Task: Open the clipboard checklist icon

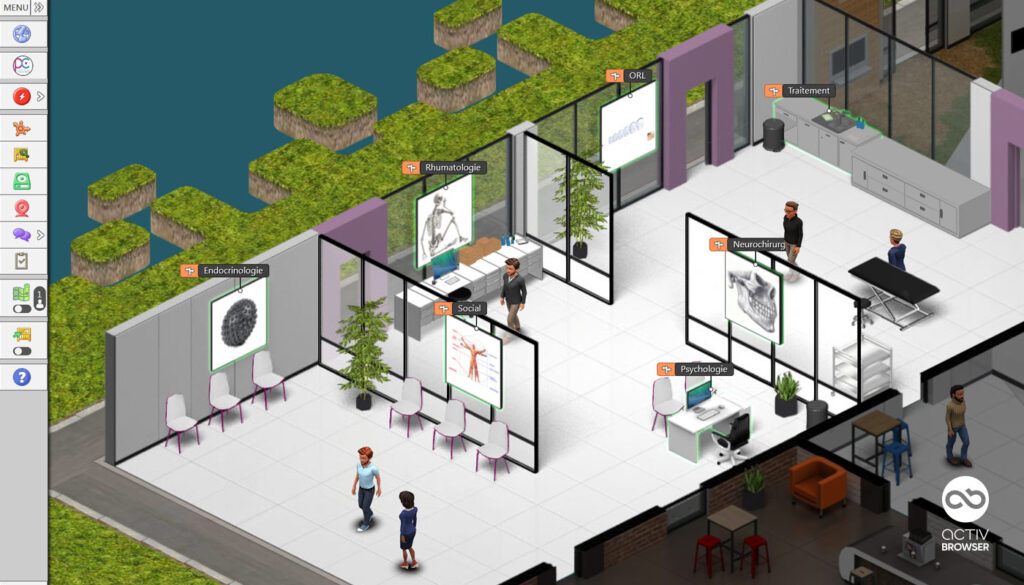Action: pyautogui.click(x=22, y=261)
